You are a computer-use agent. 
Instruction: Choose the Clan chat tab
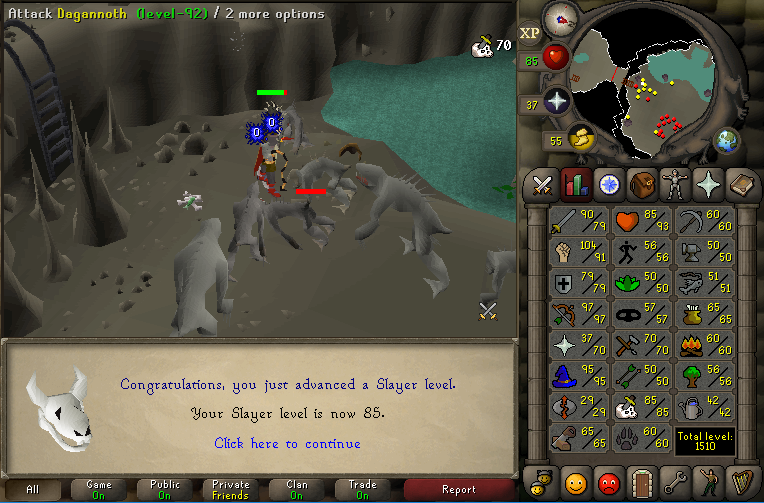(x=297, y=489)
